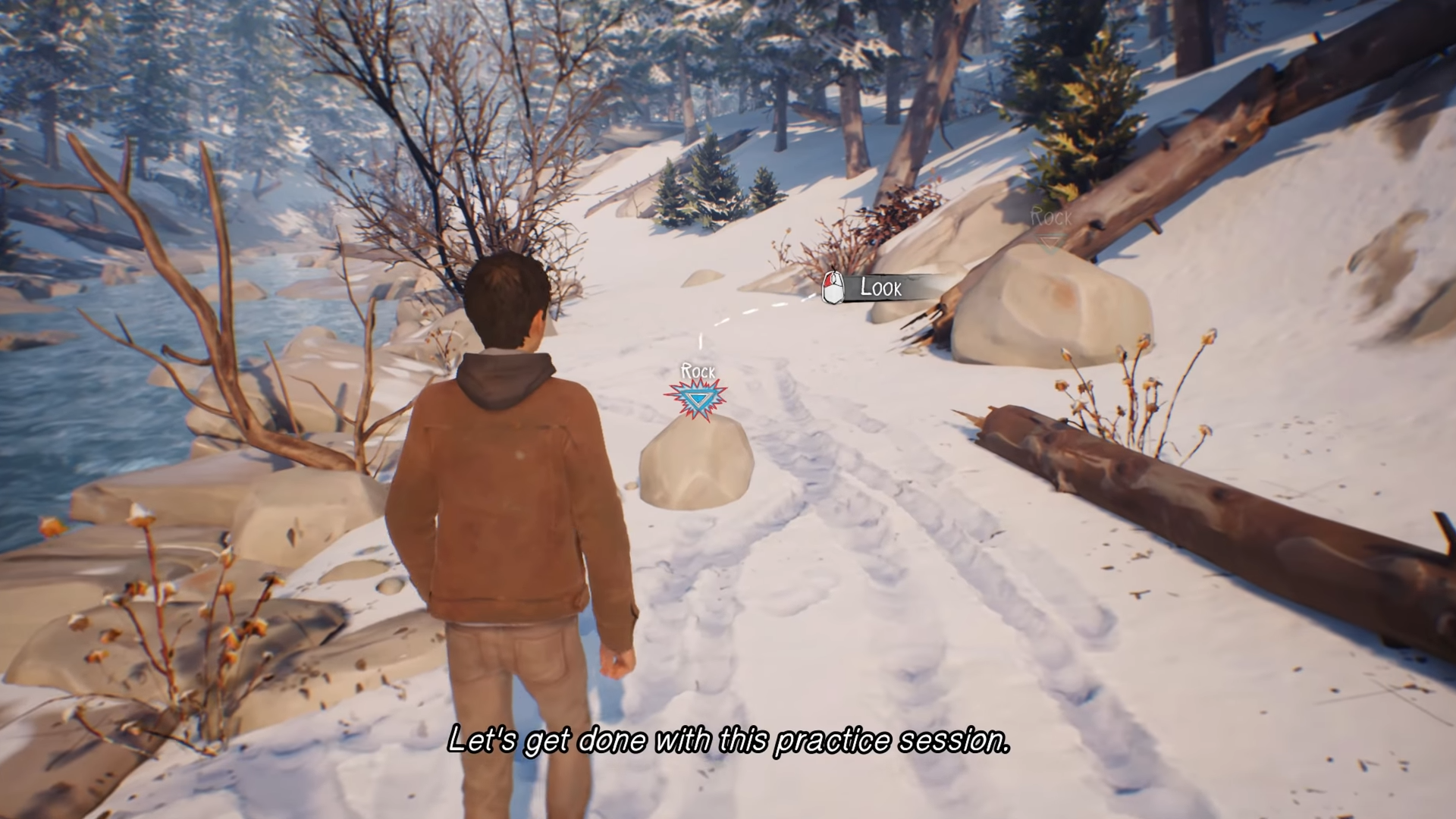Select the Rock hotspot on the boulder ahead of Sean
Image resolution: width=1456 pixels, height=819 pixels.
pos(698,398)
